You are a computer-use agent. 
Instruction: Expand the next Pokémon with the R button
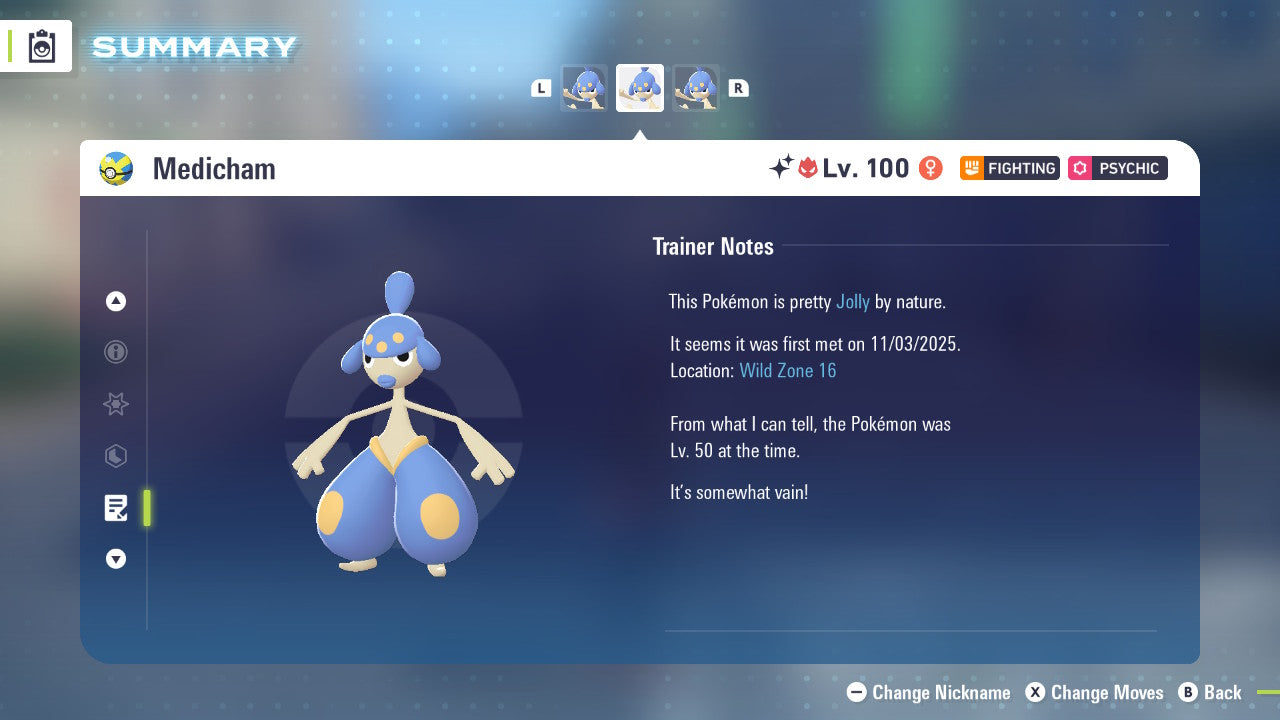(738, 87)
